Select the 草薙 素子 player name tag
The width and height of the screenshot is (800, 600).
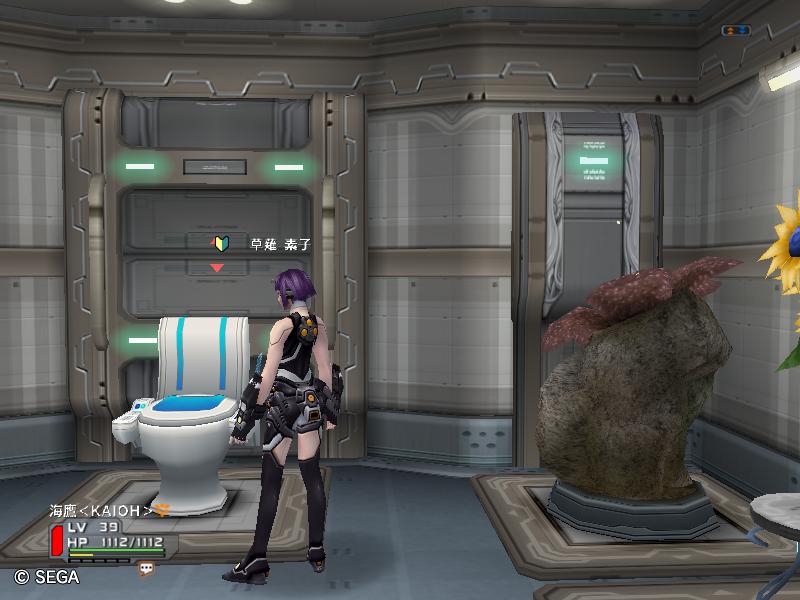point(280,243)
